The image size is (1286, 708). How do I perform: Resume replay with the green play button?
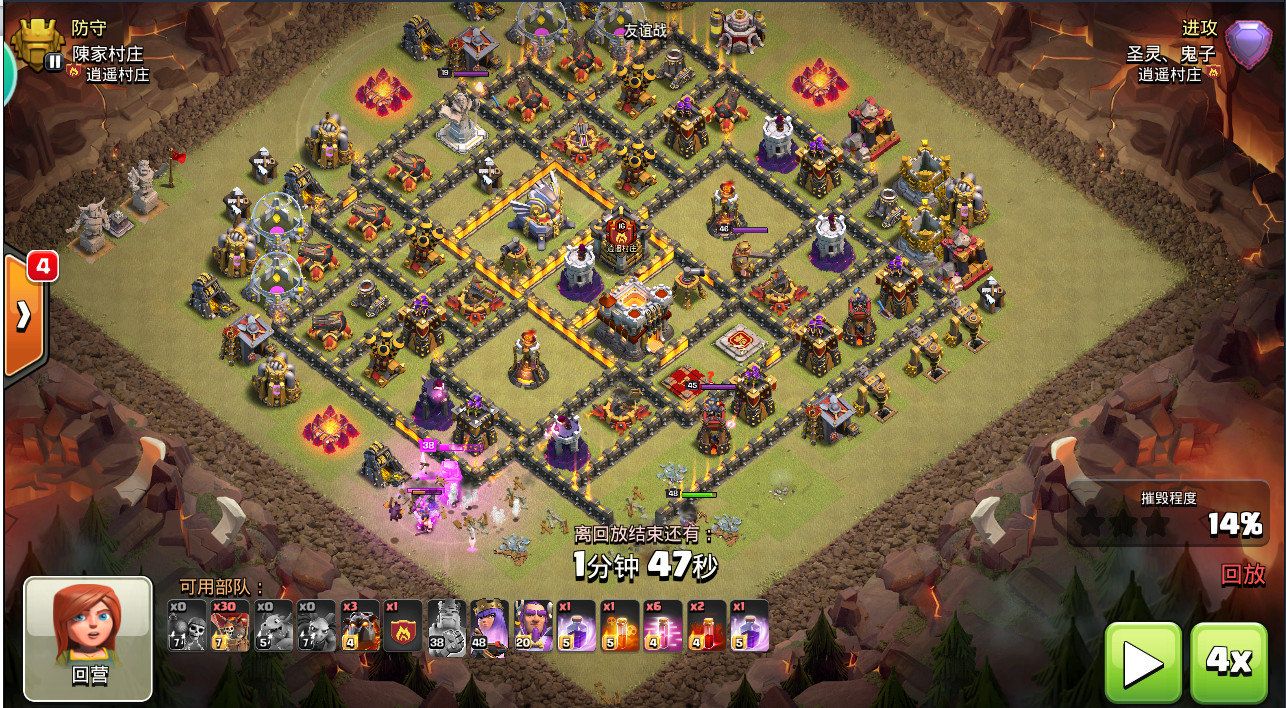[1143, 662]
